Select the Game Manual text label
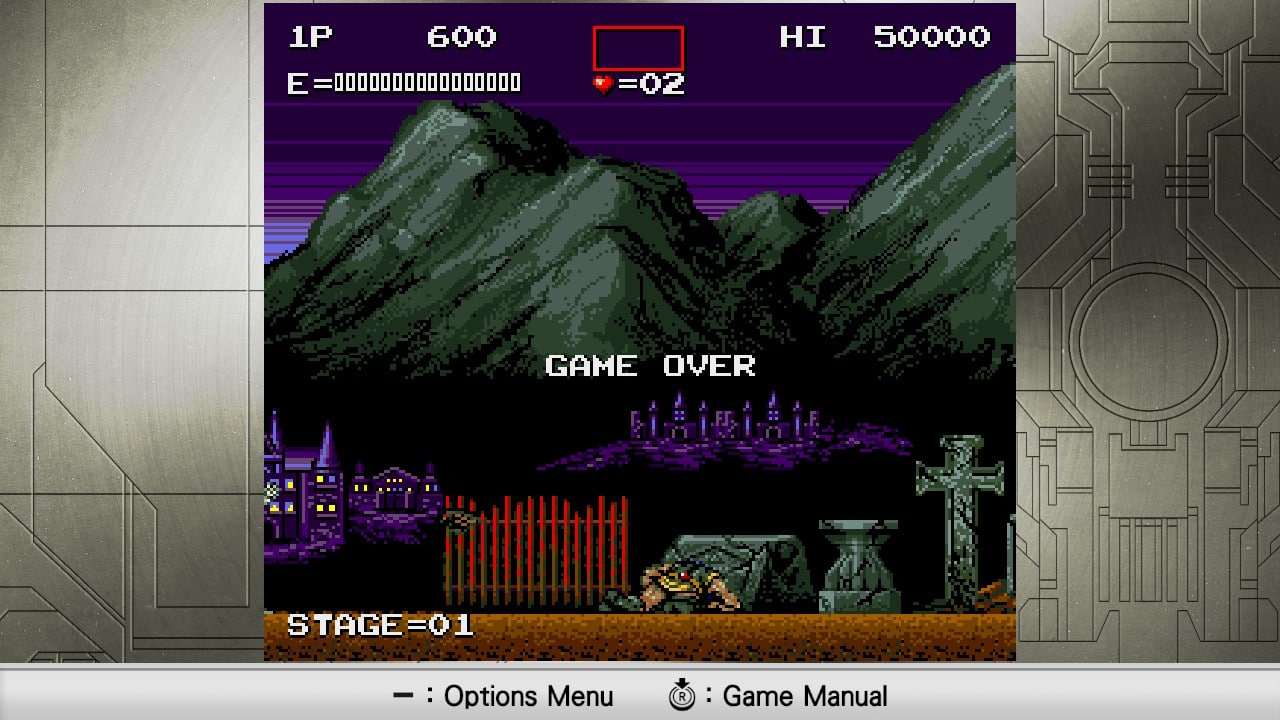The width and height of the screenshot is (1280, 720). tap(805, 696)
